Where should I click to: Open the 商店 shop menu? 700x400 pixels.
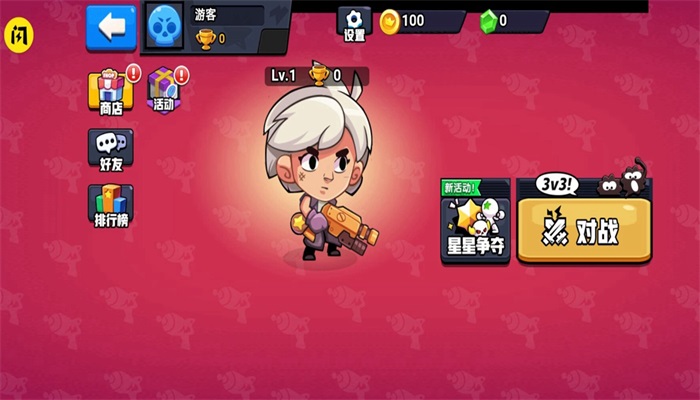click(110, 91)
